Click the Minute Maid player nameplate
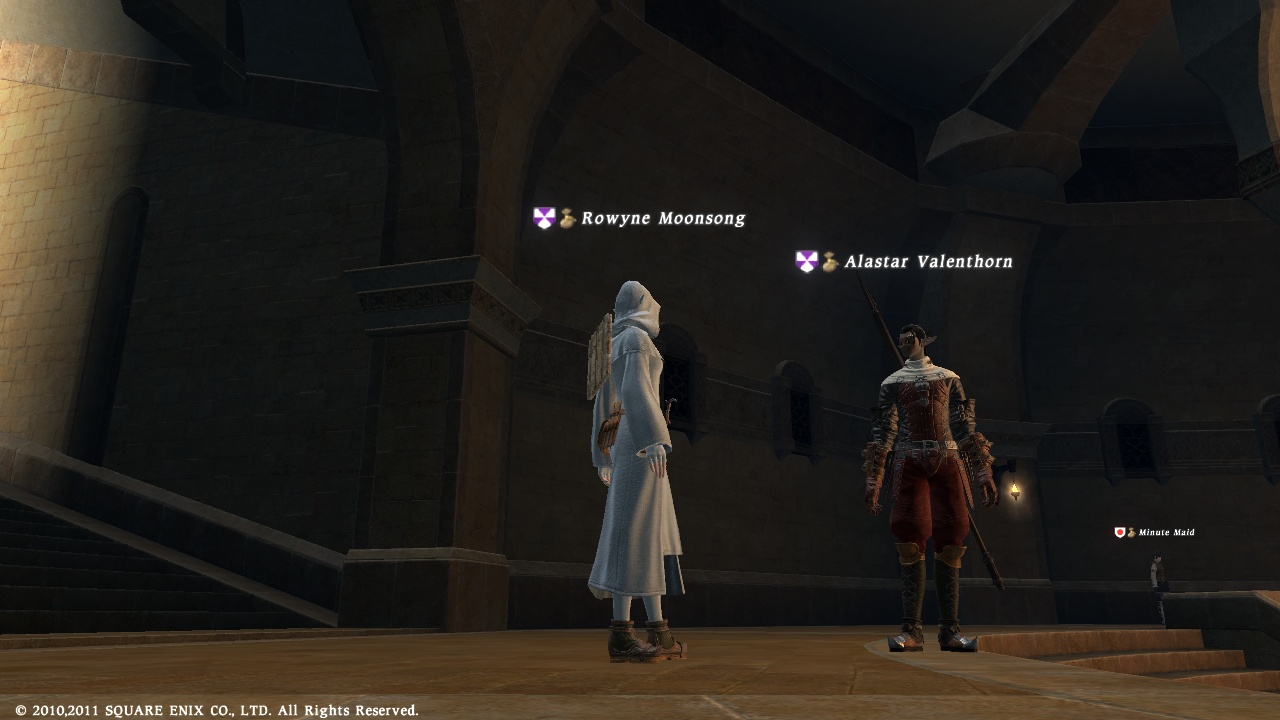This screenshot has height=720, width=1280. 1165,532
